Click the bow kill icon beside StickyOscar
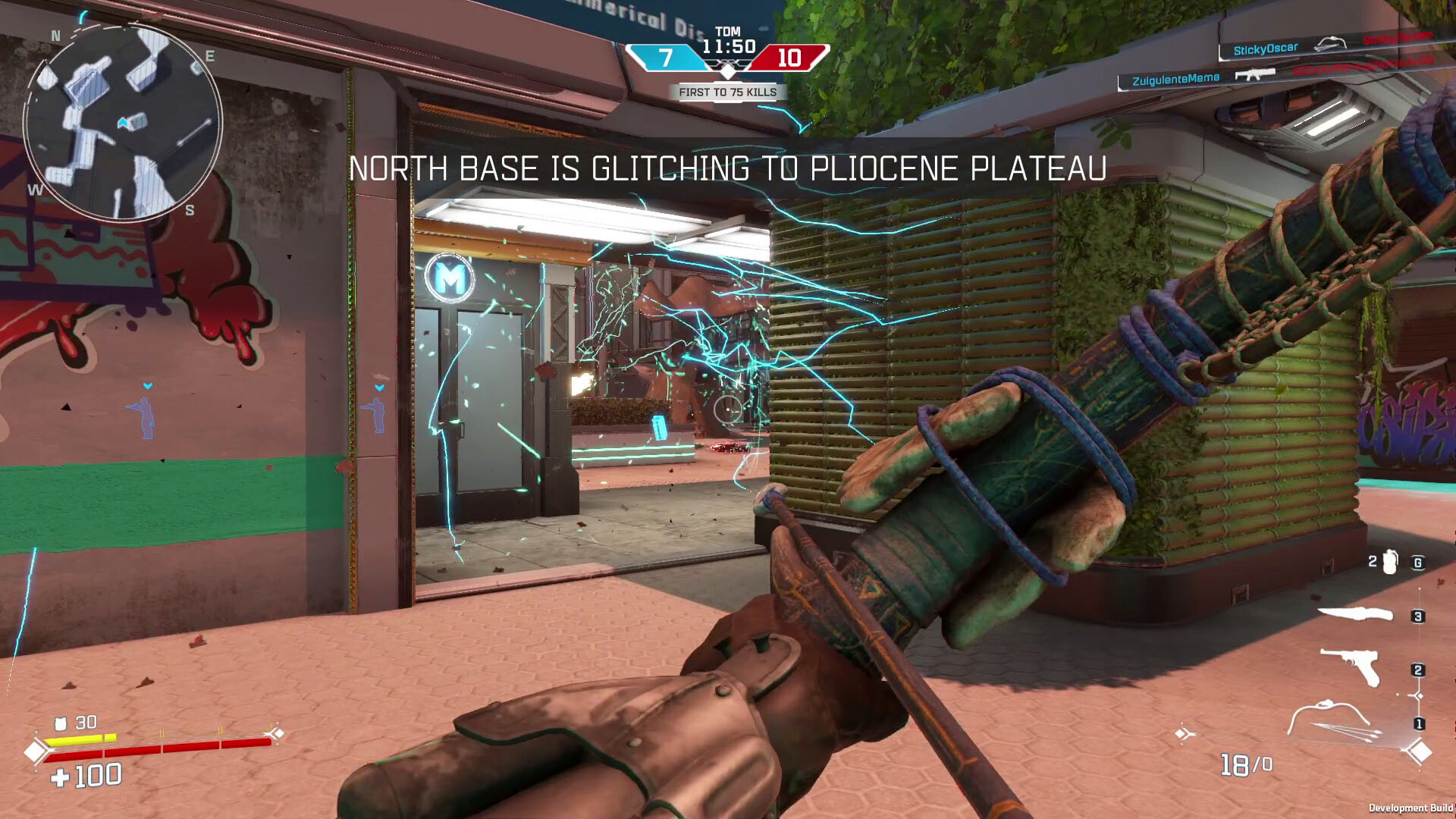This screenshot has width=1456, height=819. 1331,44
